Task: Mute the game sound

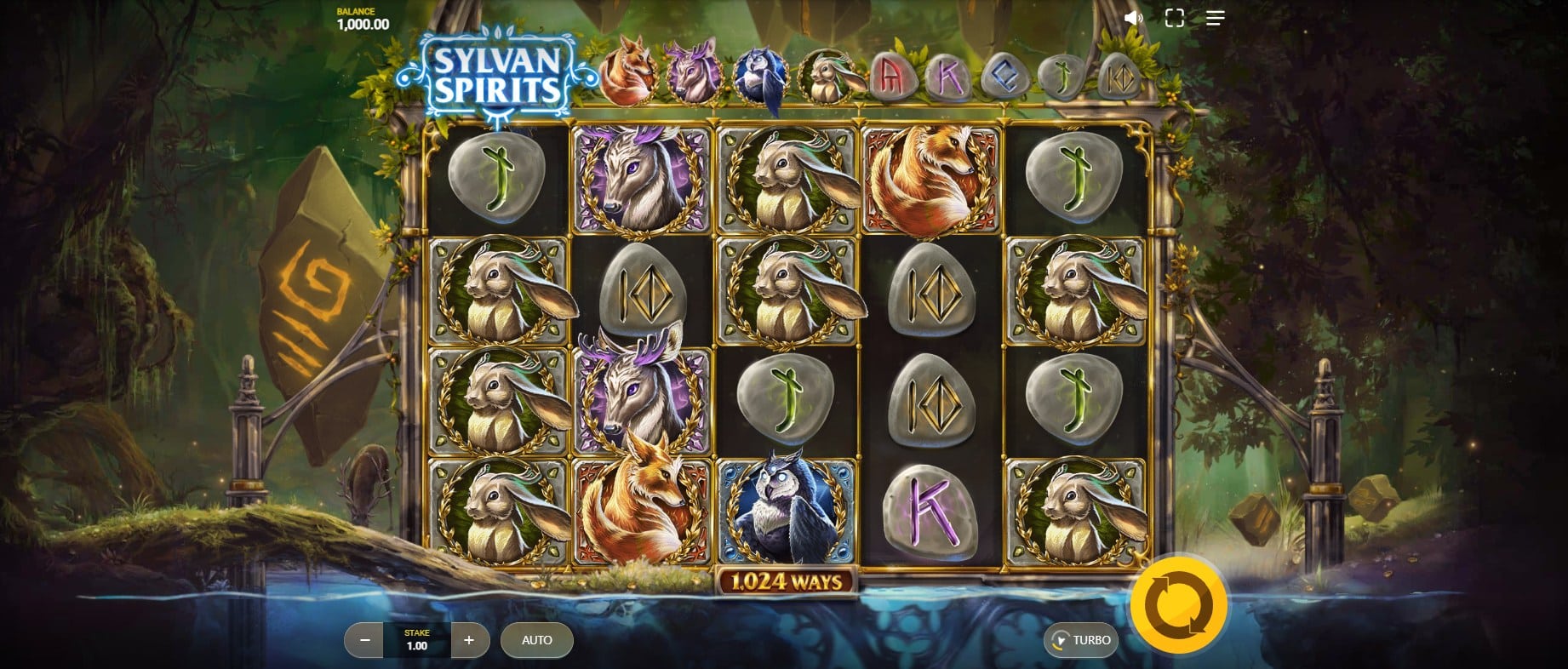Action: point(1133,18)
